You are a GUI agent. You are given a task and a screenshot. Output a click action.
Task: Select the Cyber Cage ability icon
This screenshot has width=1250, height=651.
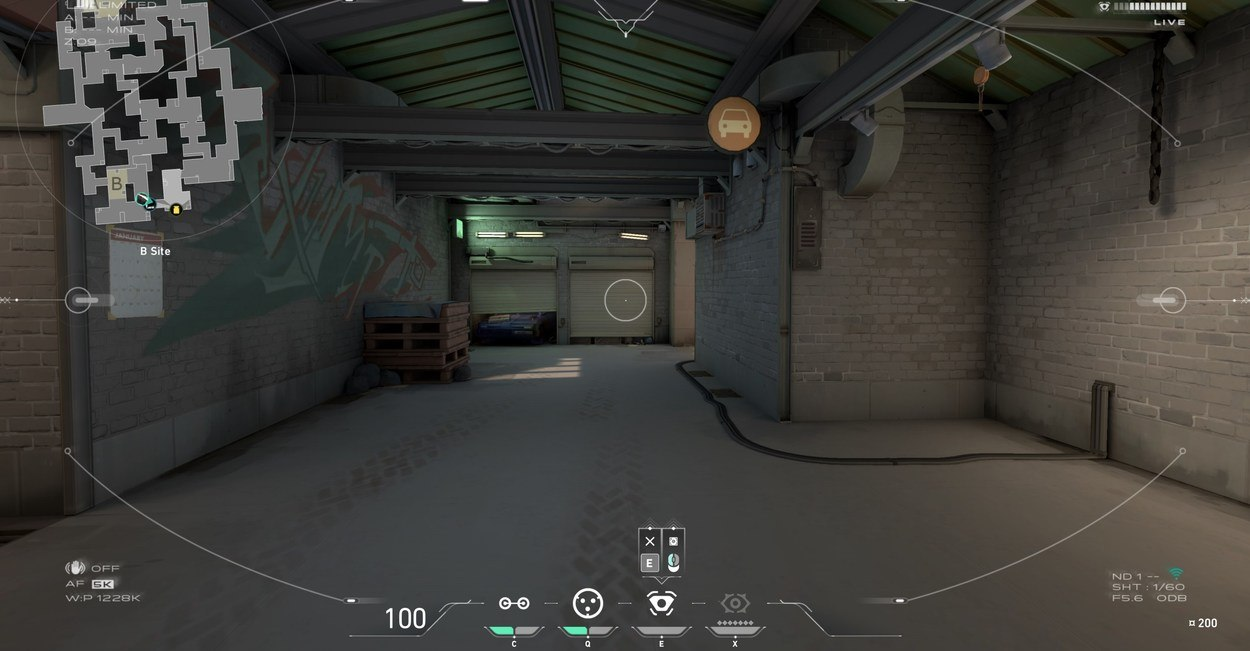pyautogui.click(x=587, y=603)
